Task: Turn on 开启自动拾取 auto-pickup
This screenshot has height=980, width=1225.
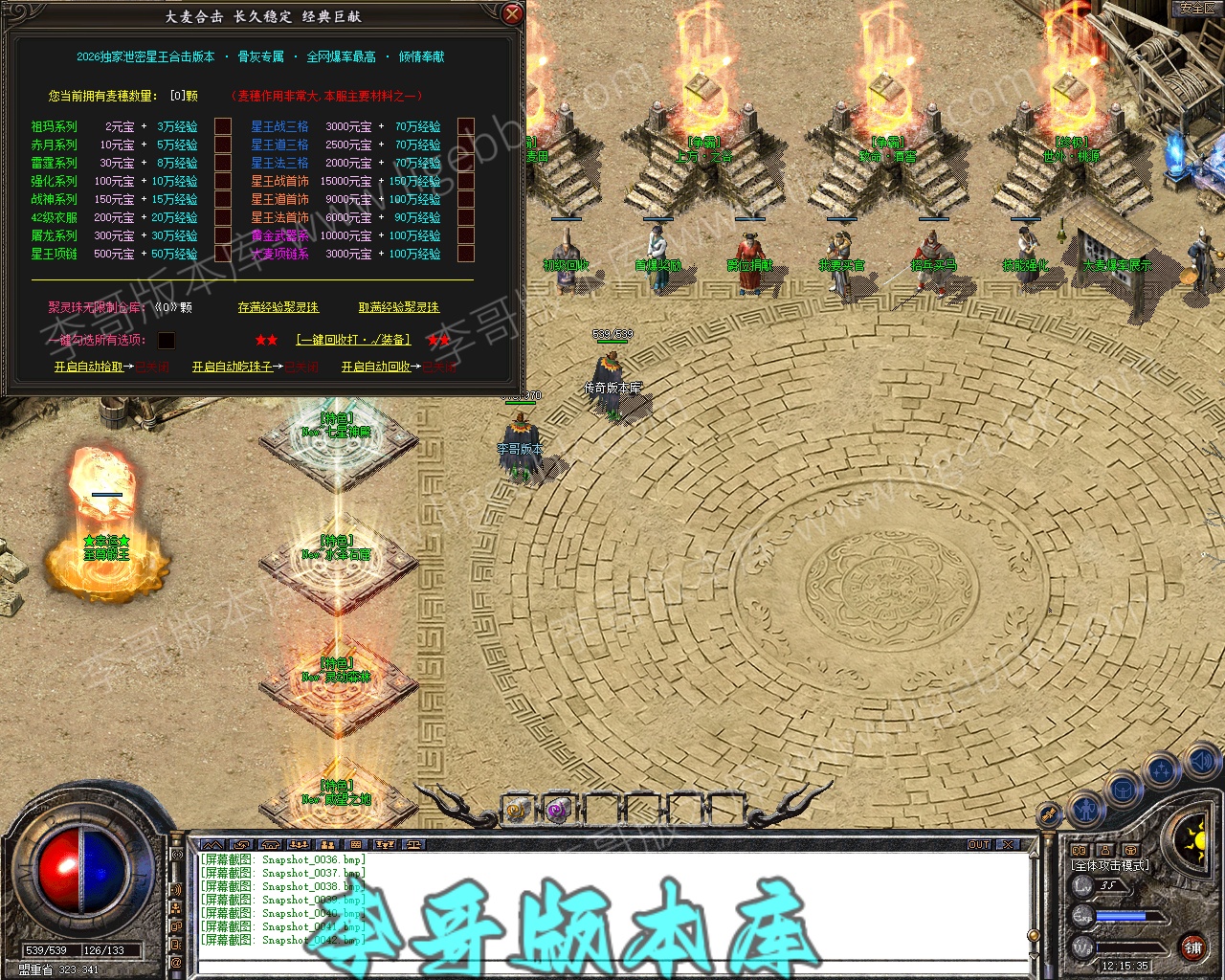Action: [x=89, y=367]
